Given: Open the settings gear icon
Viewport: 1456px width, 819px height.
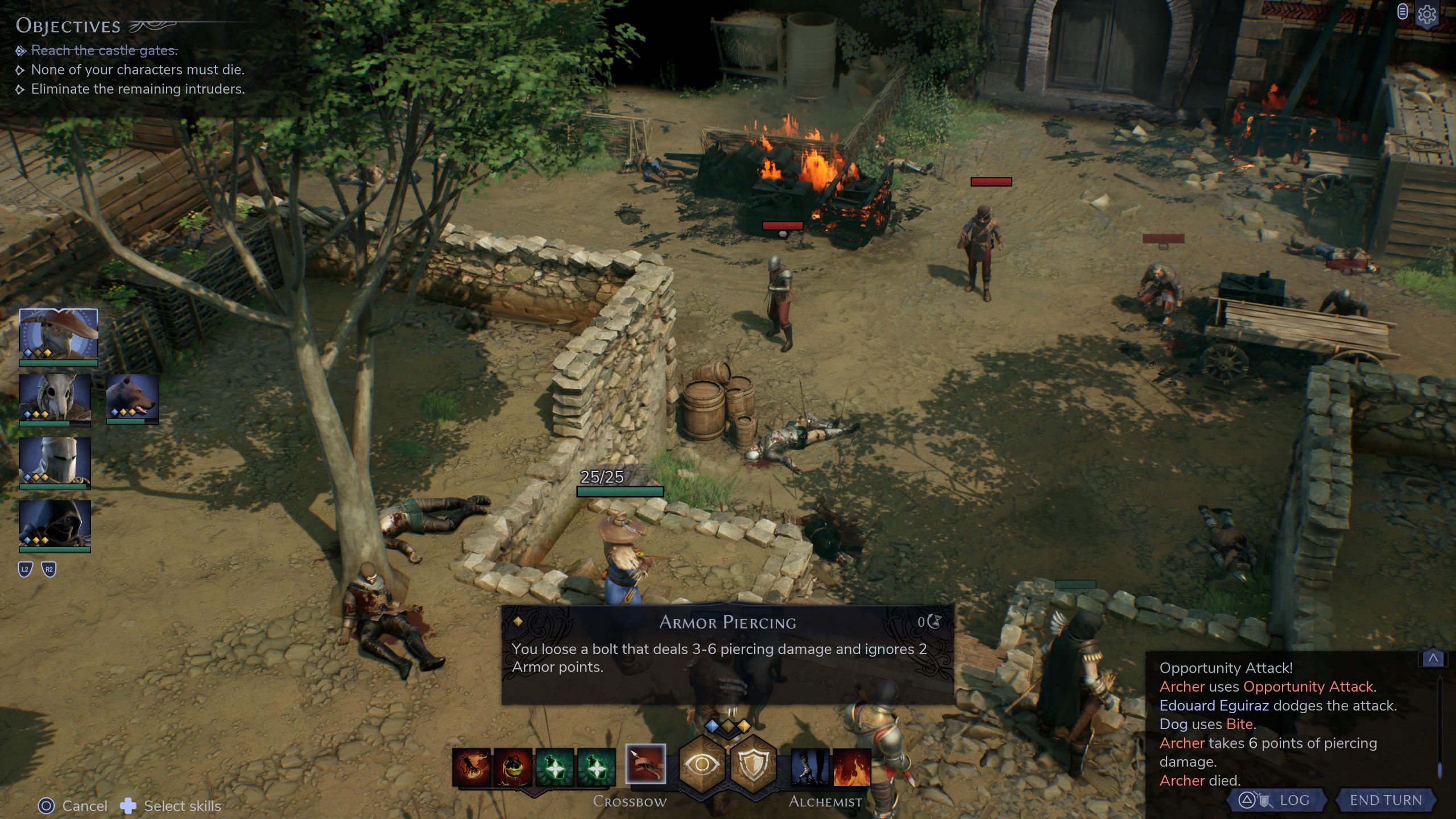Looking at the screenshot, I should pyautogui.click(x=1427, y=15).
